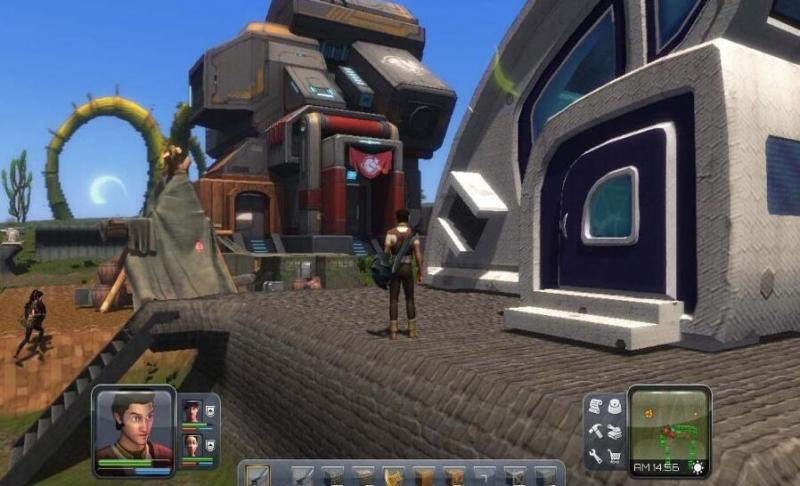Select the lower companion portrait
This screenshot has width=800, height=486.
[x=191, y=443]
